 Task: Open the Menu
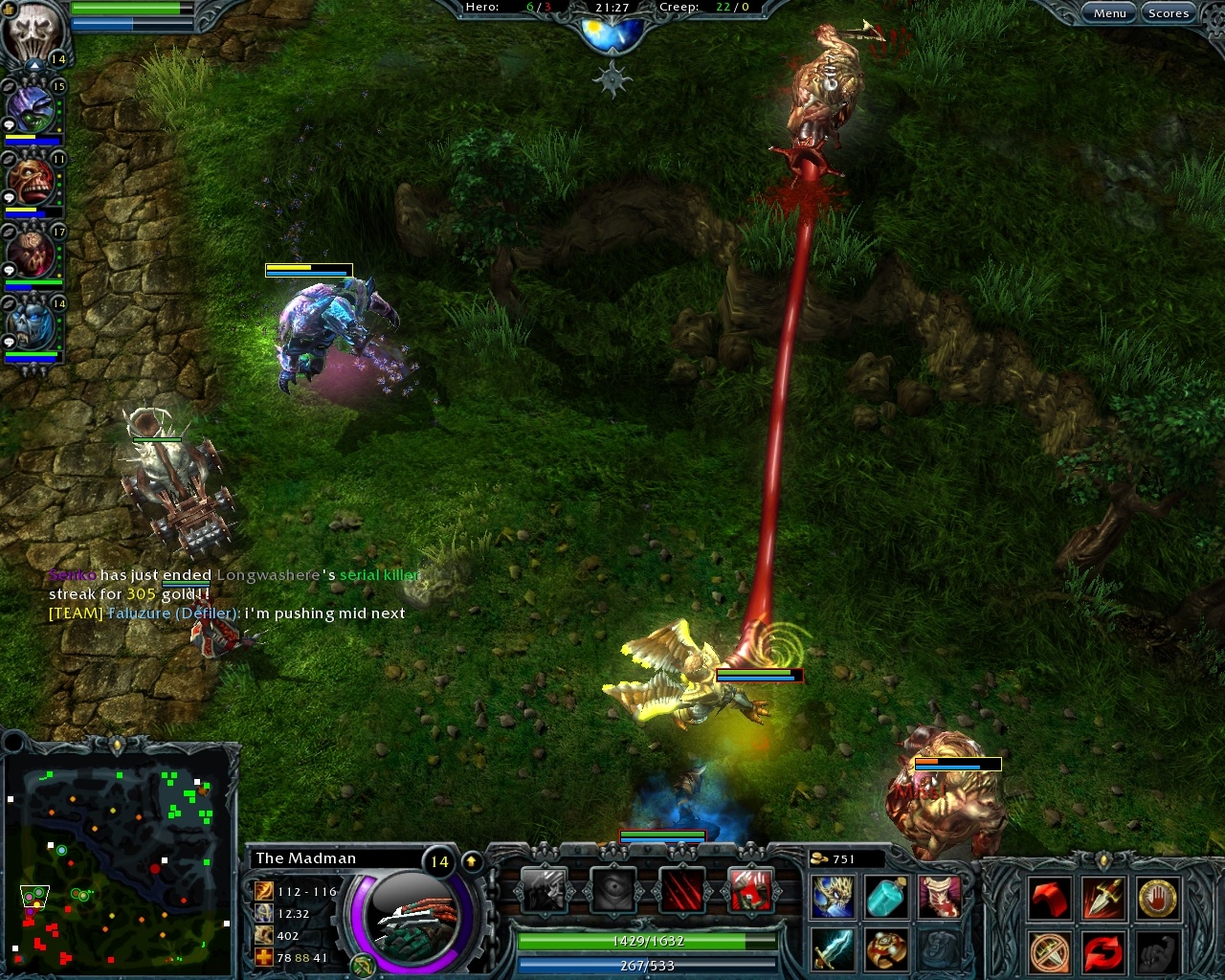(x=1109, y=12)
